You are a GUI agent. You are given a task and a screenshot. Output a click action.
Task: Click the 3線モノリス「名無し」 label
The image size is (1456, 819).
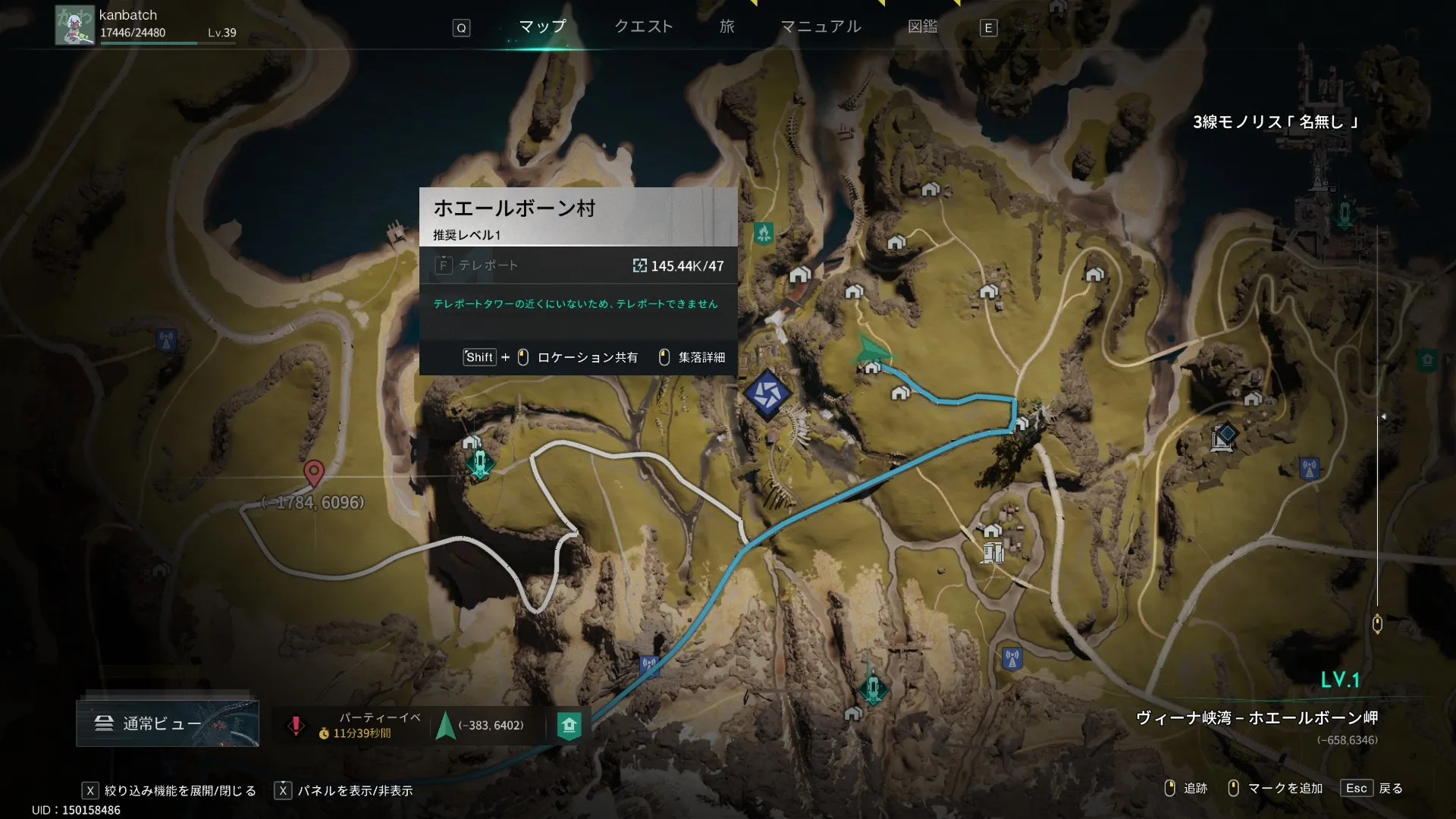click(1276, 121)
